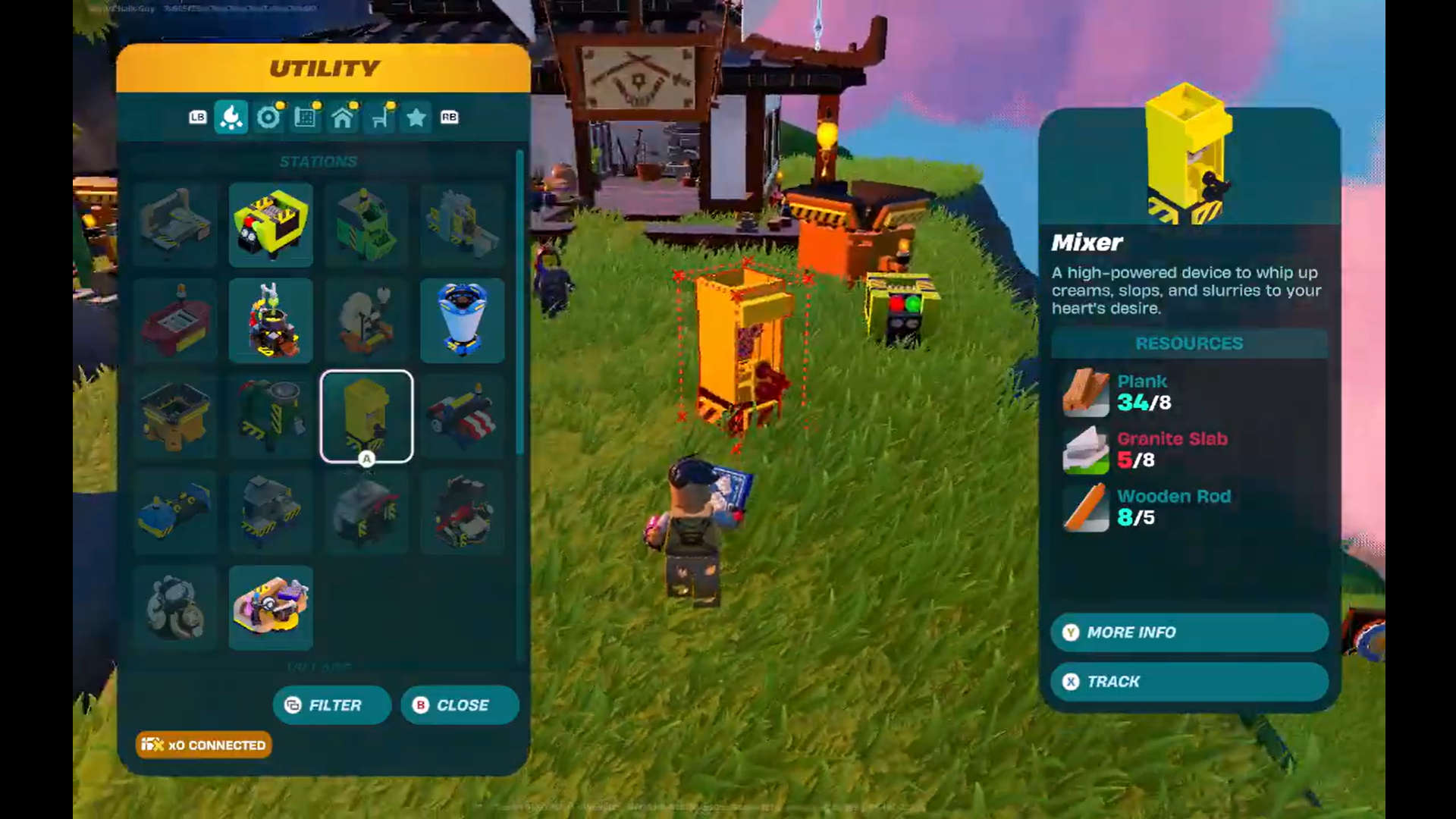Screen dimensions: 1456x819
Task: Click the x0 Connected indicator
Action: pos(203,745)
